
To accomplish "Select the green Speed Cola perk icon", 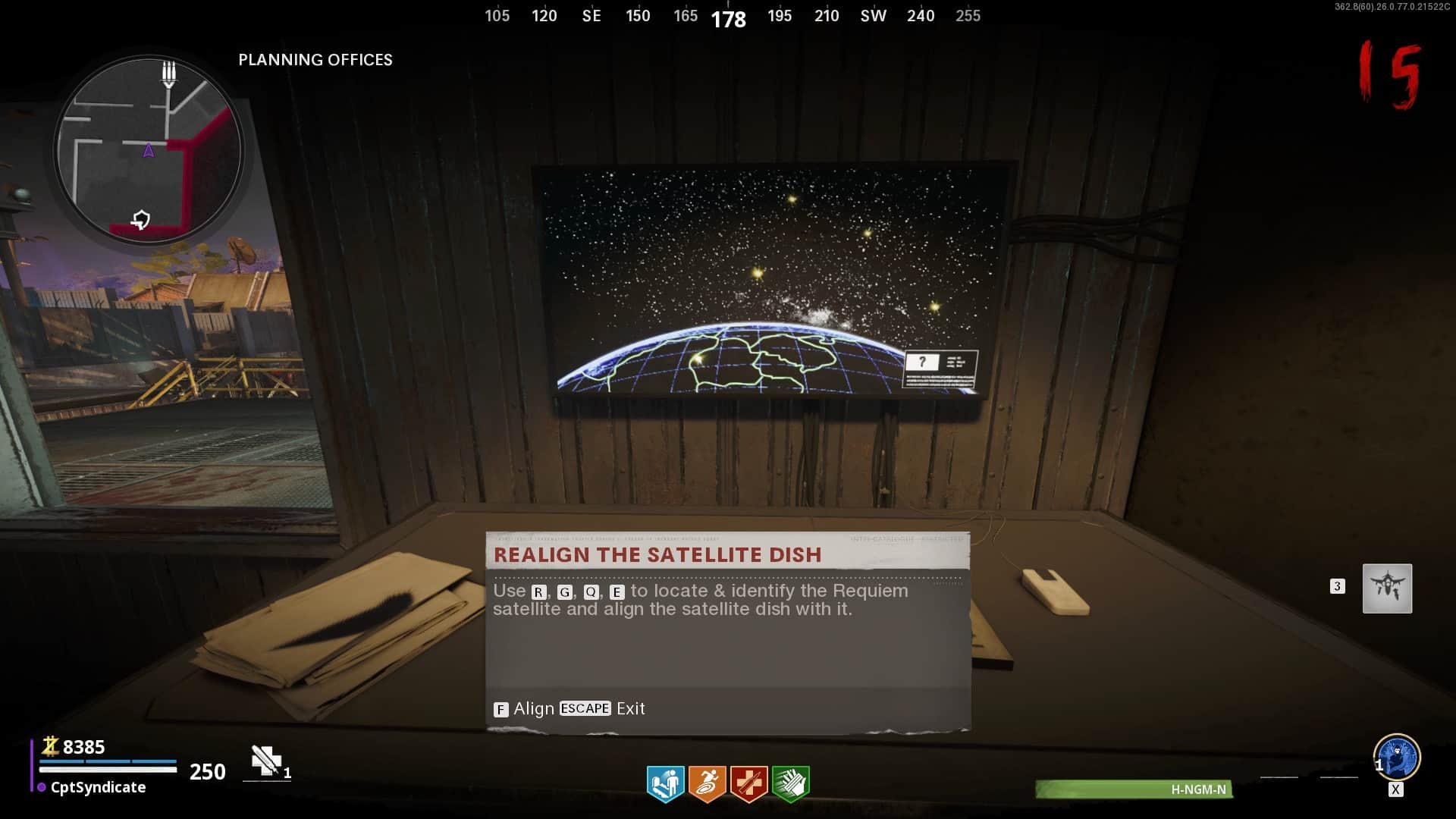I will pos(790,783).
